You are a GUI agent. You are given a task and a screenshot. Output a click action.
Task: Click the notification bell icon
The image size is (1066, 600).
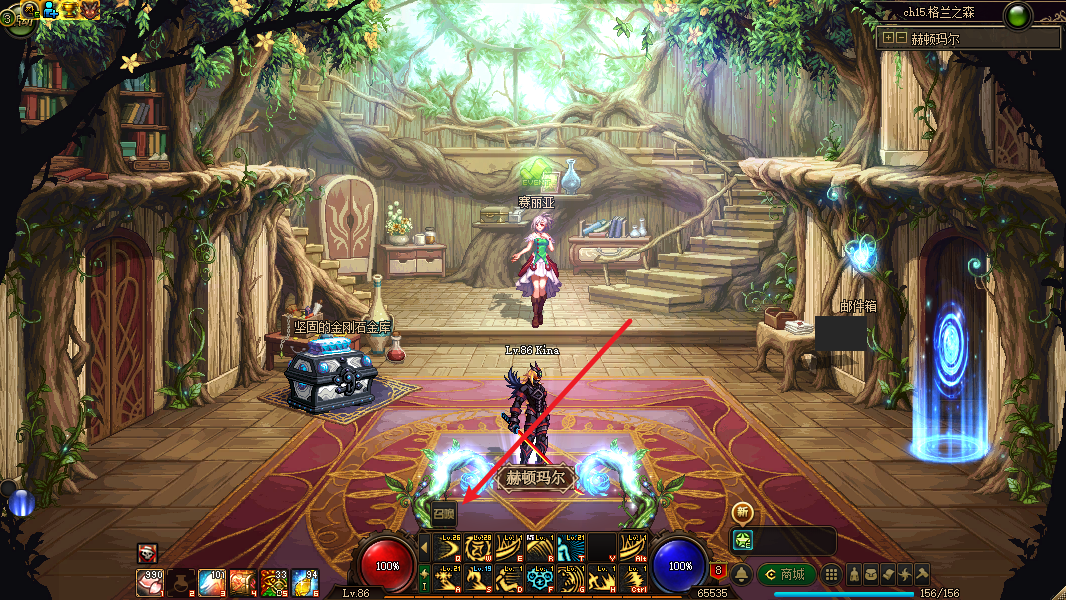(741, 574)
